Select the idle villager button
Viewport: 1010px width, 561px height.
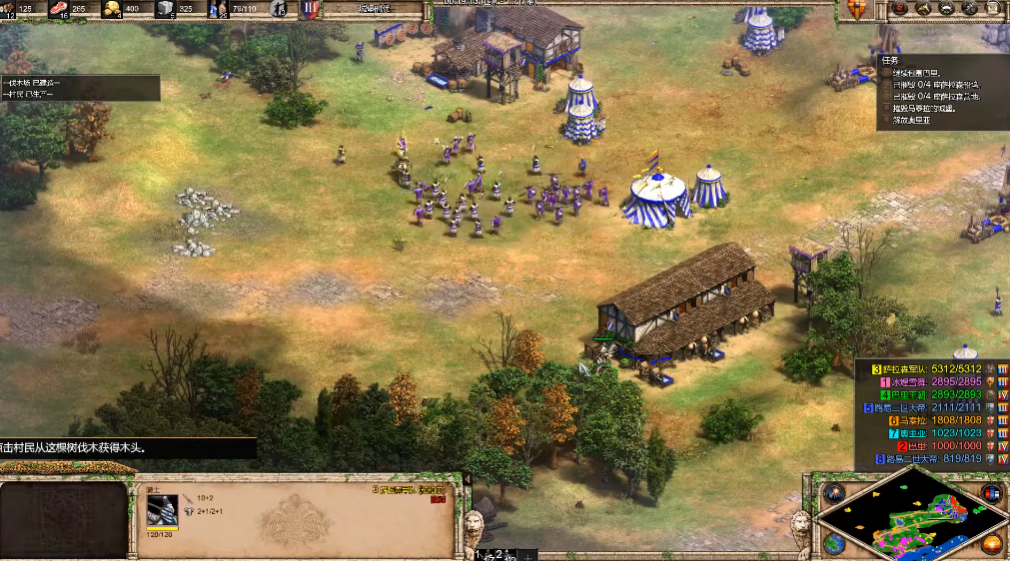coord(280,10)
